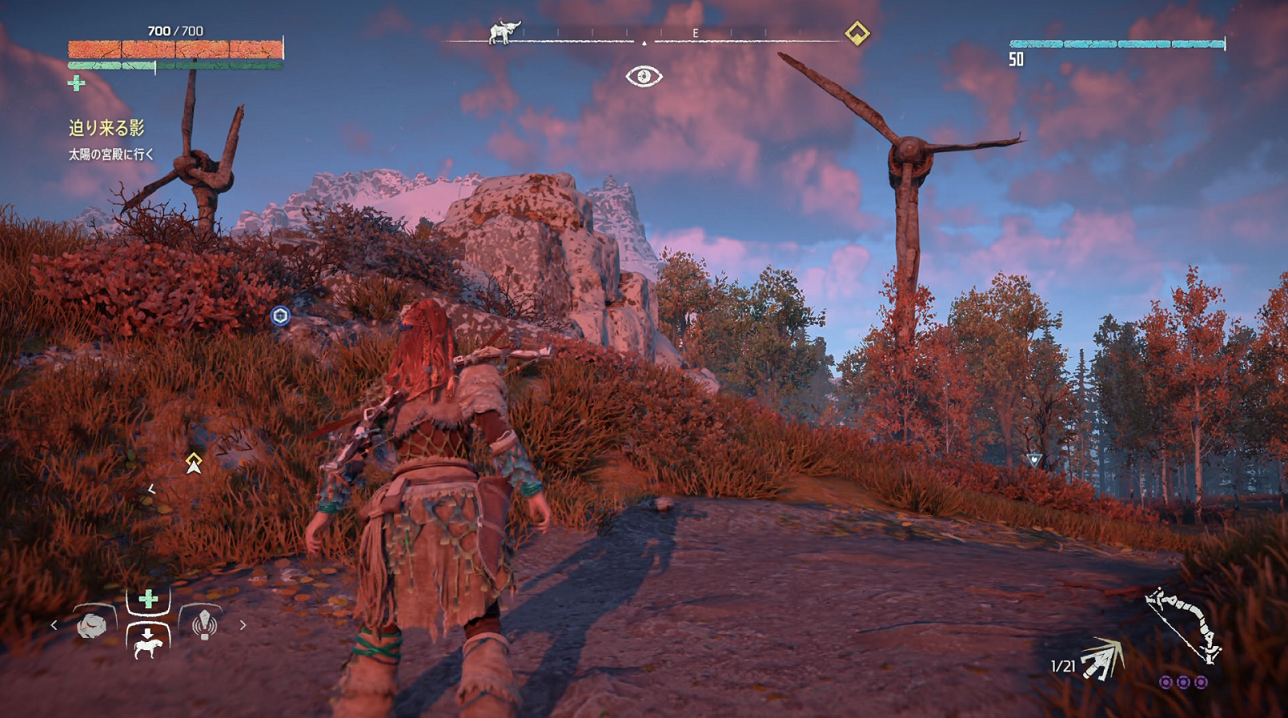1288x718 pixels.
Task: Select the rock tool slot
Action: pyautogui.click(x=92, y=626)
